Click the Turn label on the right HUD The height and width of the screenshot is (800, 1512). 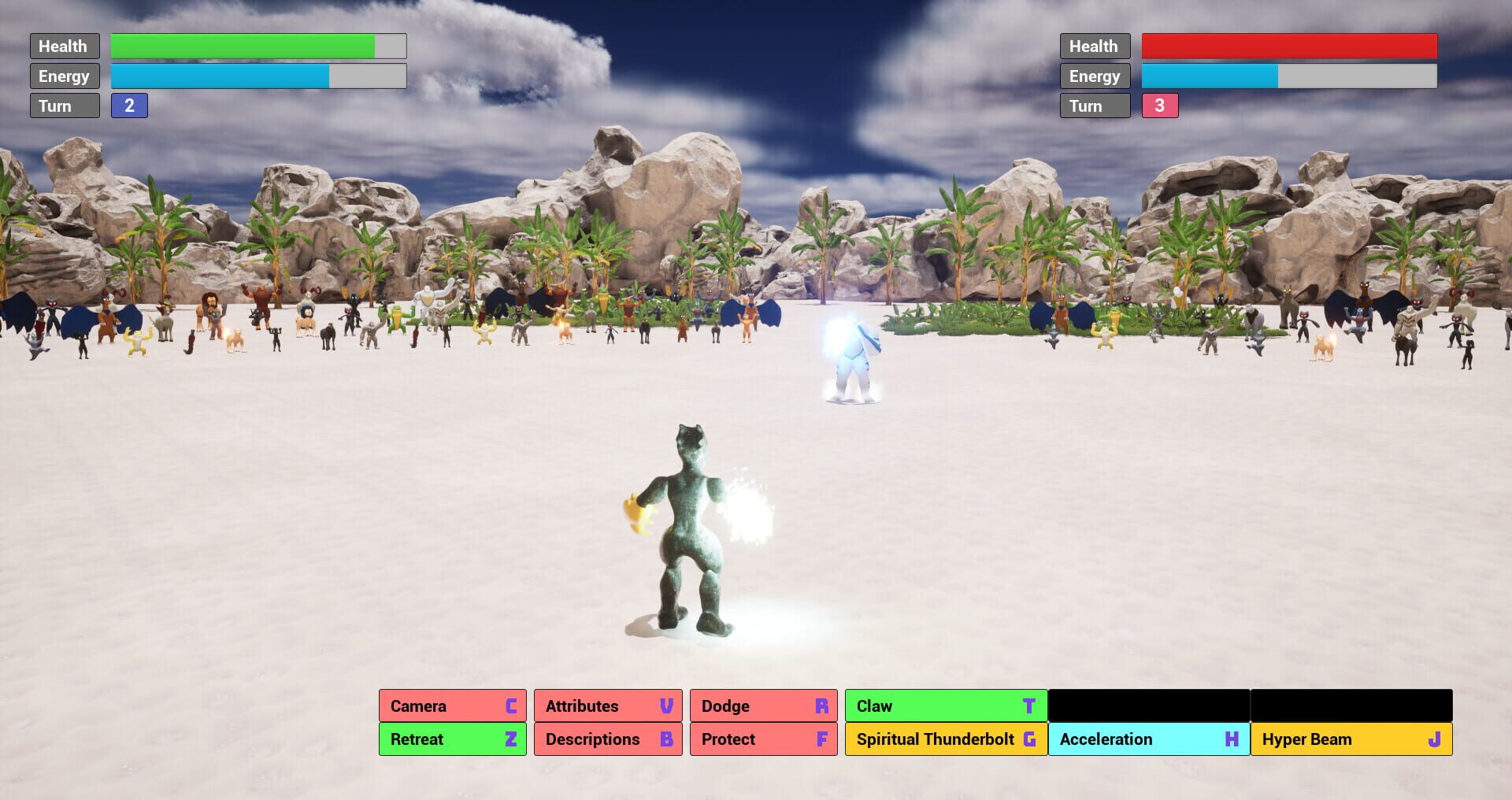coord(1095,105)
